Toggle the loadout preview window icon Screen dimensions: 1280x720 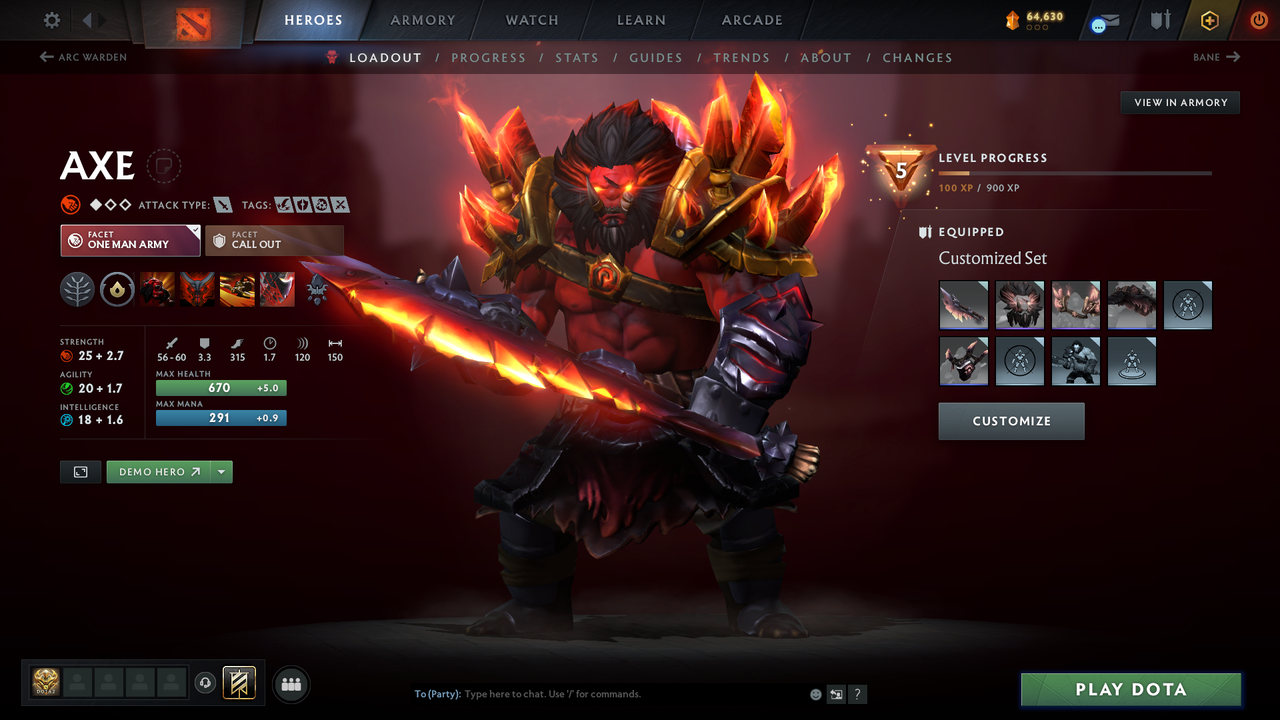[x=80, y=471]
